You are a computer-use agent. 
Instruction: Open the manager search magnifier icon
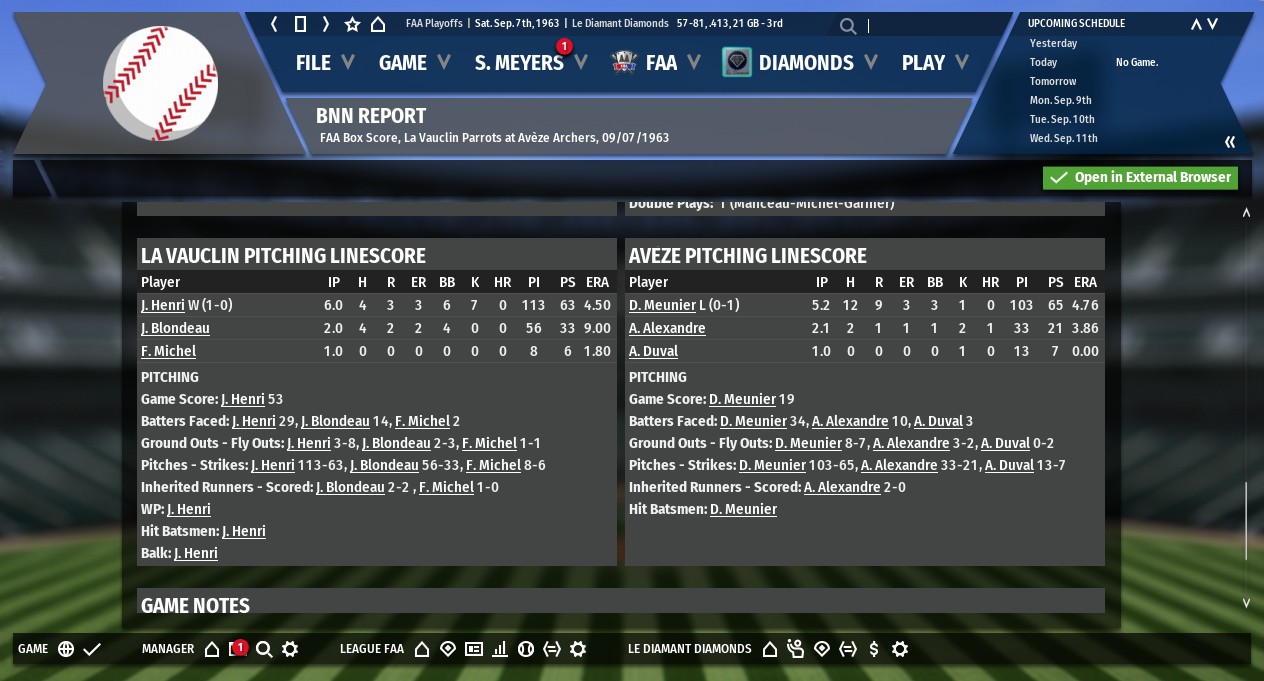click(x=264, y=649)
